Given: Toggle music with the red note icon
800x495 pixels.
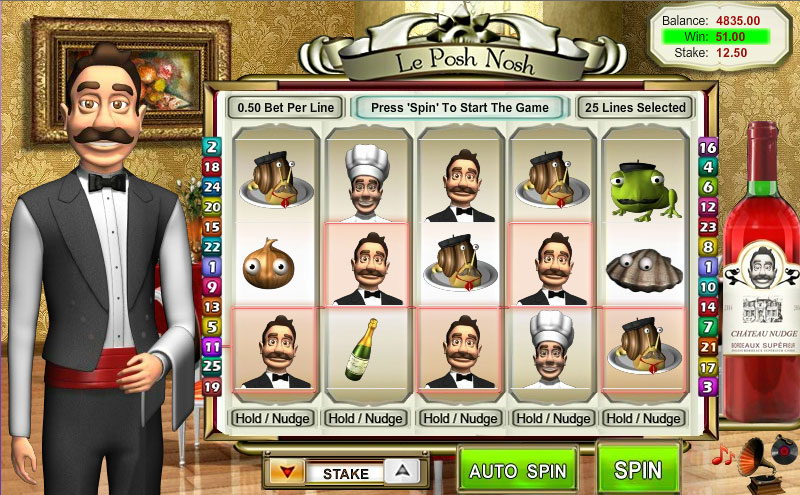Looking at the screenshot, I should click(x=720, y=456).
